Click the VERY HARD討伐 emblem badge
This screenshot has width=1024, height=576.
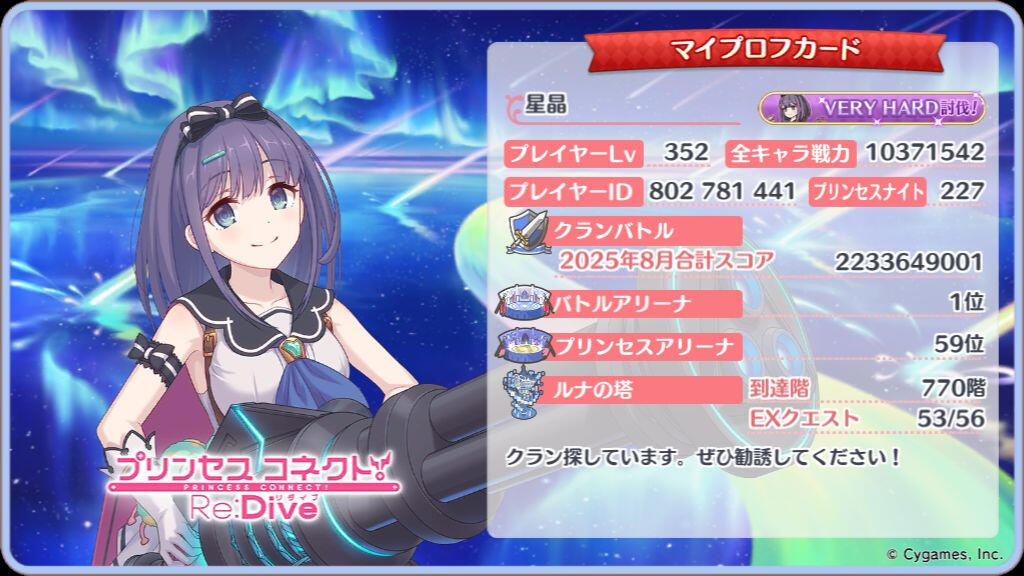[x=871, y=108]
